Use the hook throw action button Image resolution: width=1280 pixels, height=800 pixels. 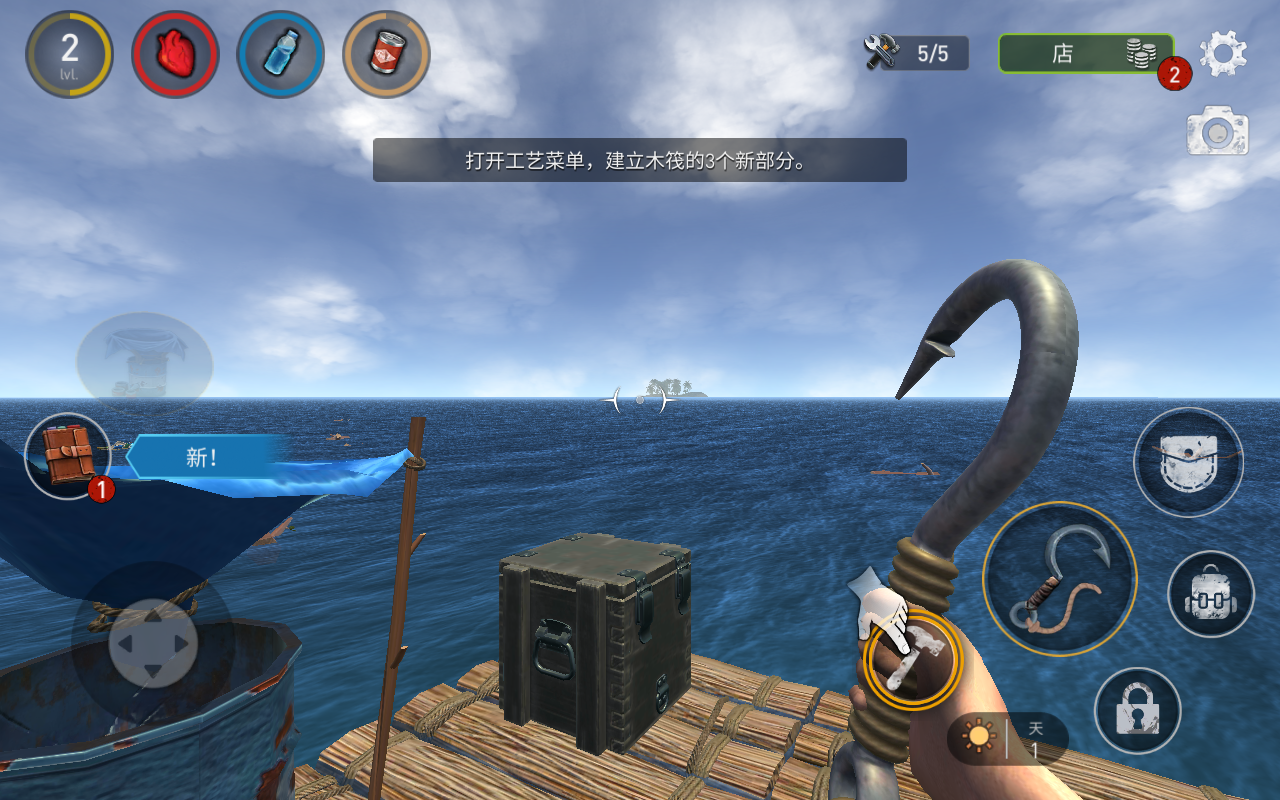pyautogui.click(x=1059, y=579)
